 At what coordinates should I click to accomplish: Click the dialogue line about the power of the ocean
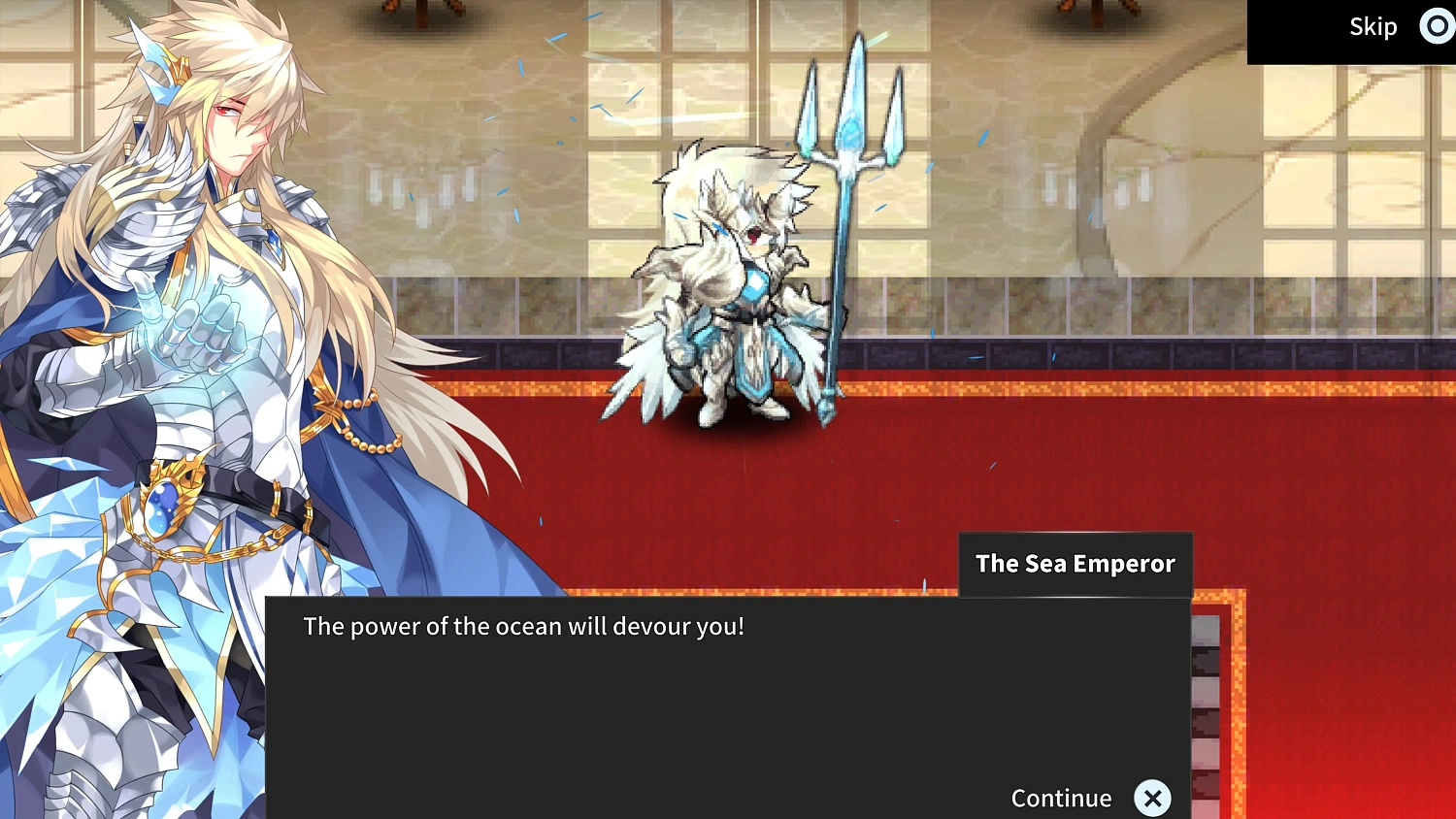point(524,626)
